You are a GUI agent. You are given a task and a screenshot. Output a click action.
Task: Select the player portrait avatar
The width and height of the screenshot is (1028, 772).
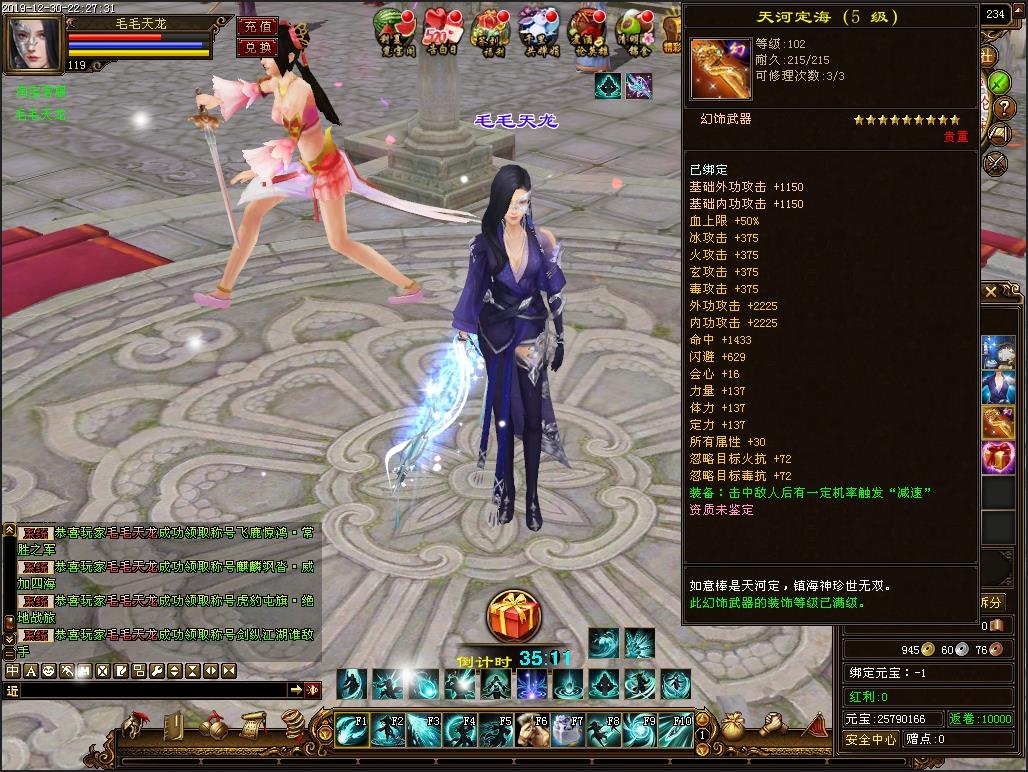33,45
